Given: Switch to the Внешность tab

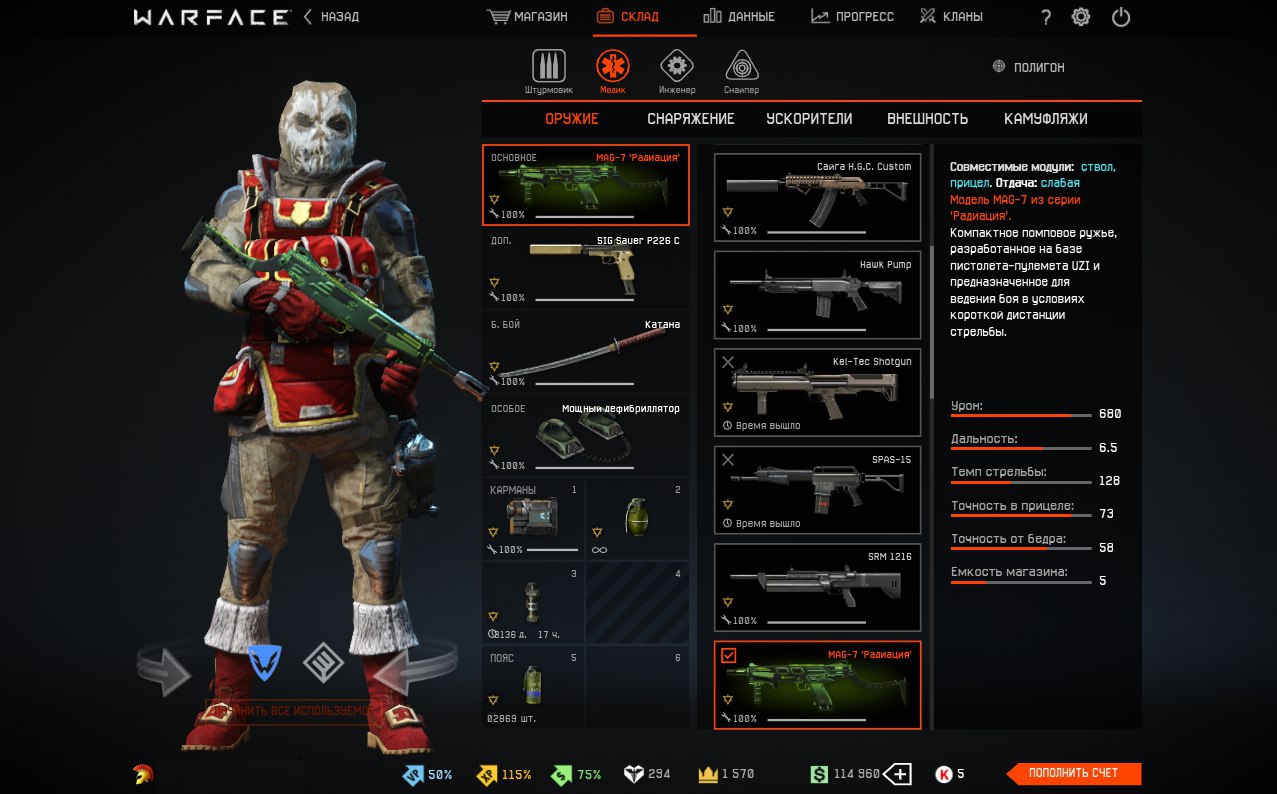Looking at the screenshot, I should [927, 119].
